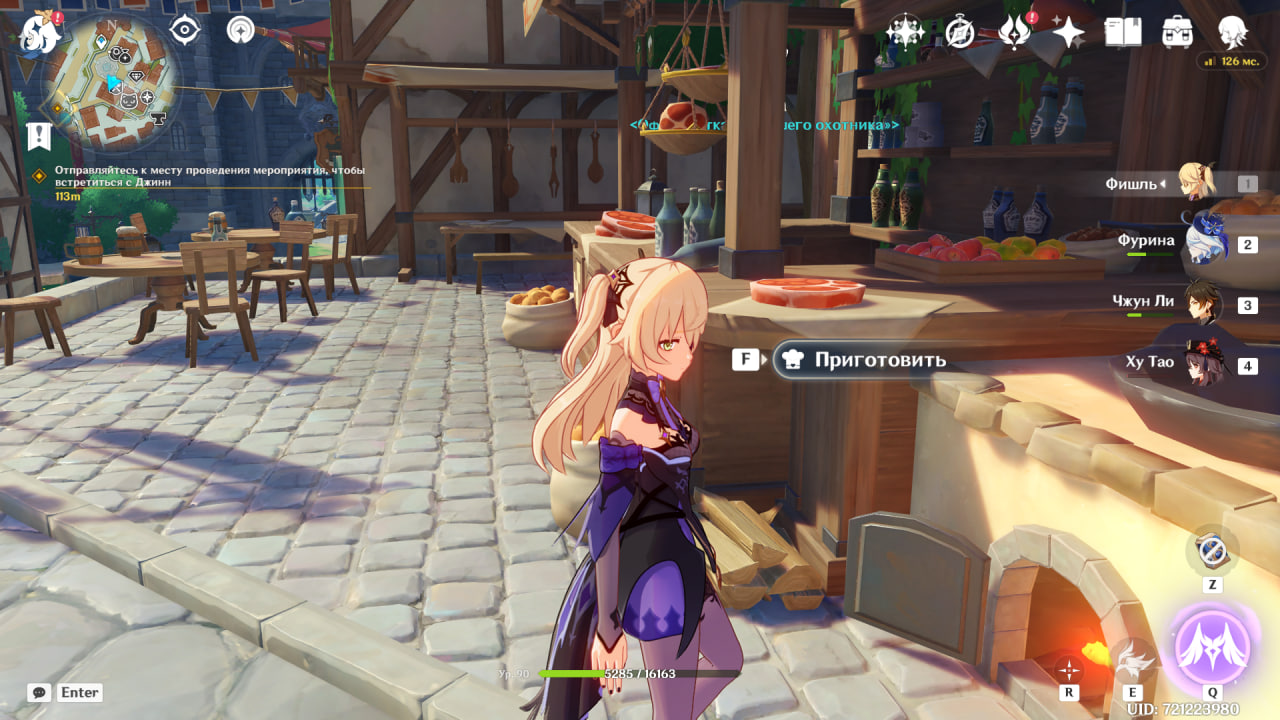The width and height of the screenshot is (1280, 720).
Task: Use the raven elemental skill icon
Action: 1134,659
